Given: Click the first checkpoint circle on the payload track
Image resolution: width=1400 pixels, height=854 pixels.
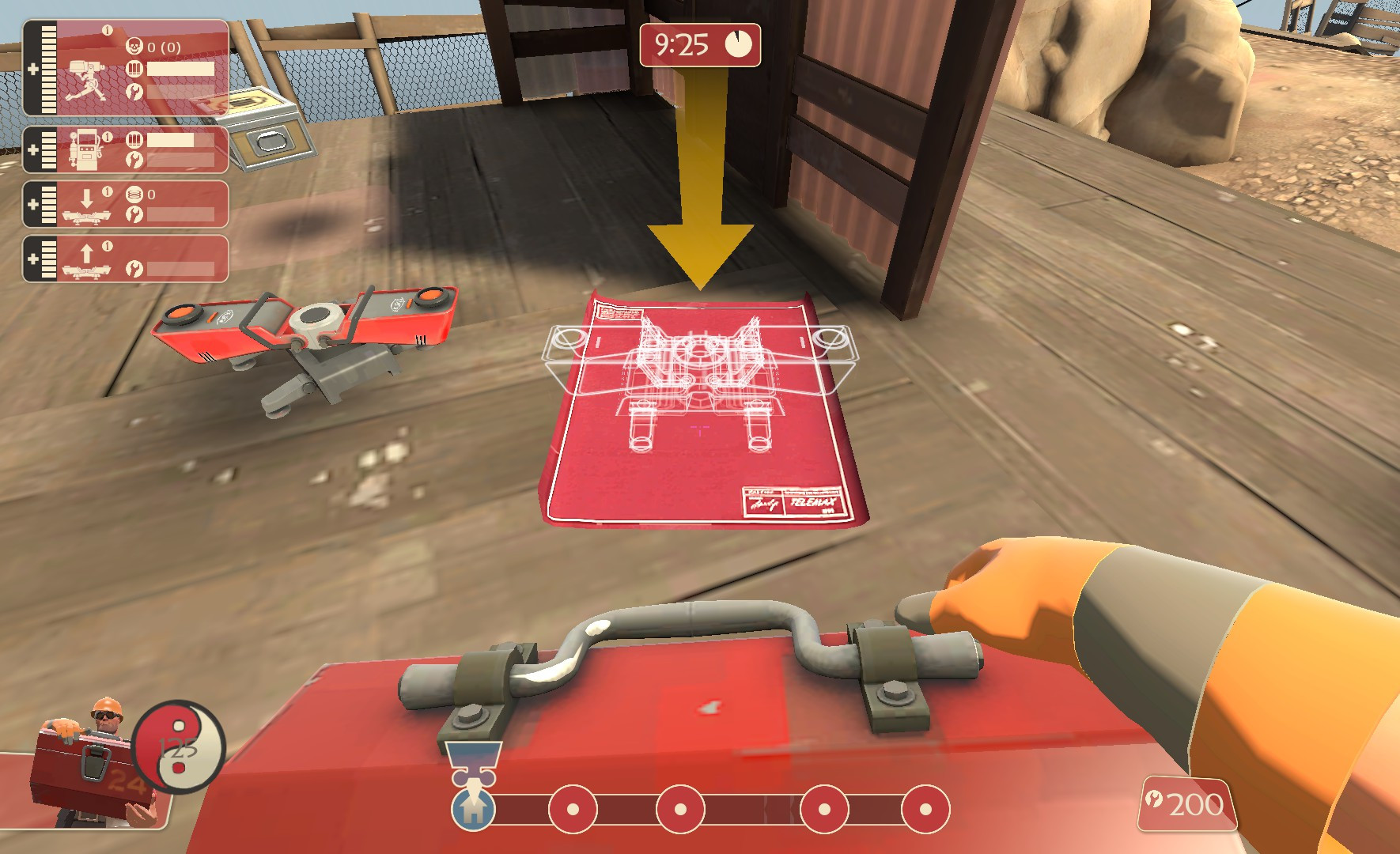Looking at the screenshot, I should click(573, 810).
